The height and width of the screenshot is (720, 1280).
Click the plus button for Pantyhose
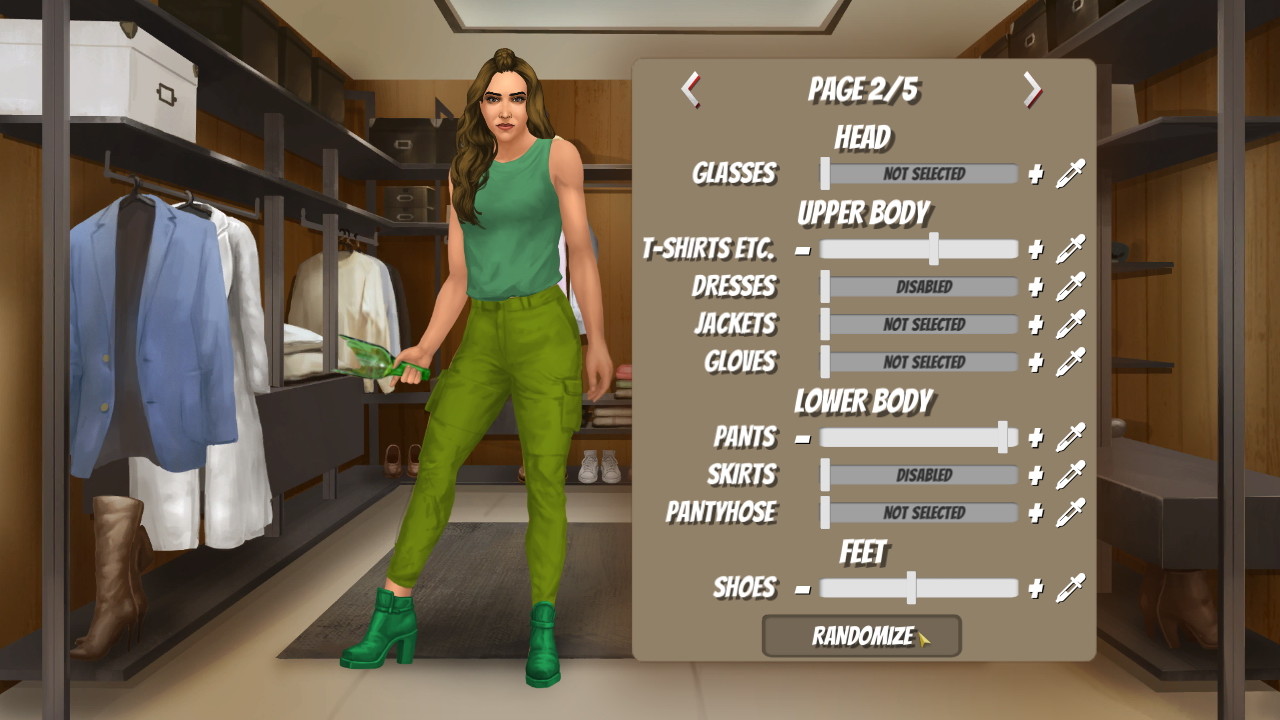1035,512
